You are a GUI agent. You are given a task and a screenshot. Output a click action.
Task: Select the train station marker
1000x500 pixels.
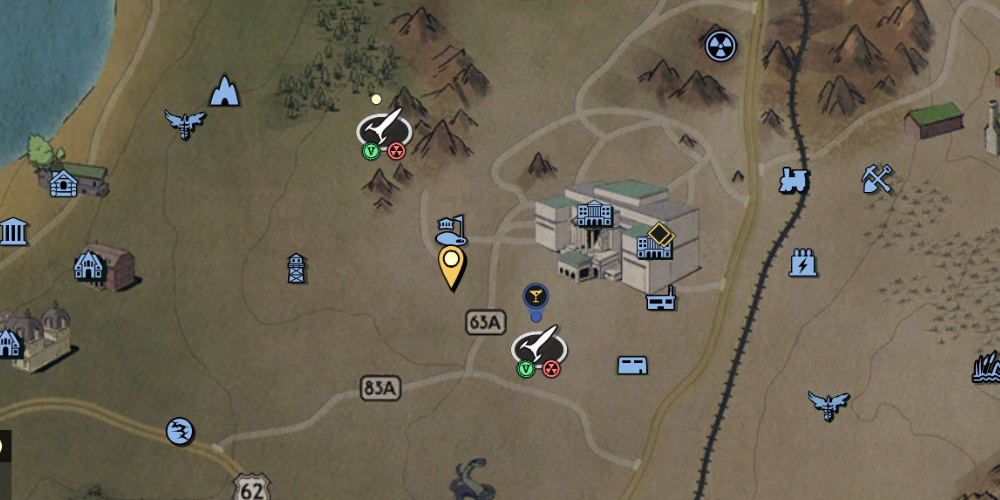tap(793, 180)
